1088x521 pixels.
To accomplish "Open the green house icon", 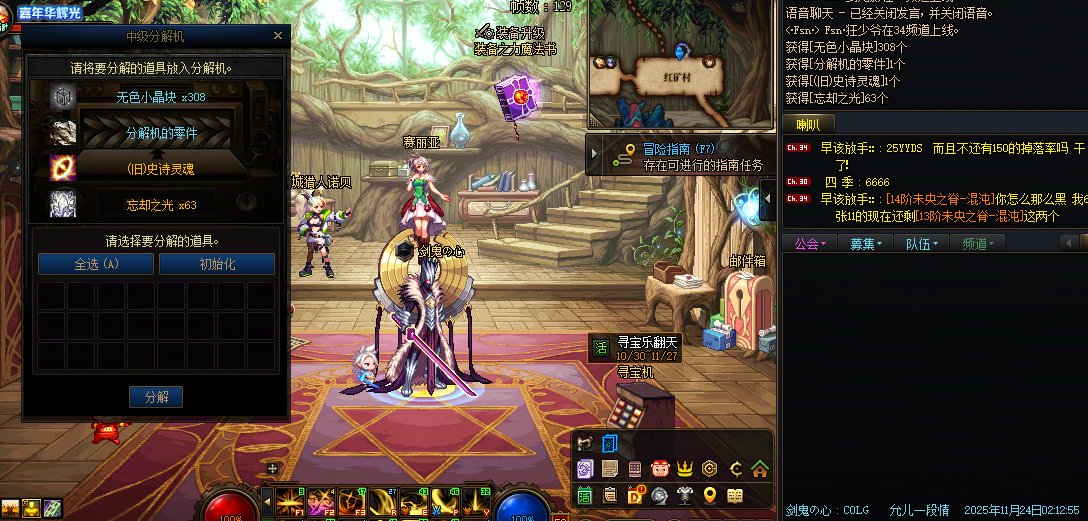I will [x=760, y=468].
